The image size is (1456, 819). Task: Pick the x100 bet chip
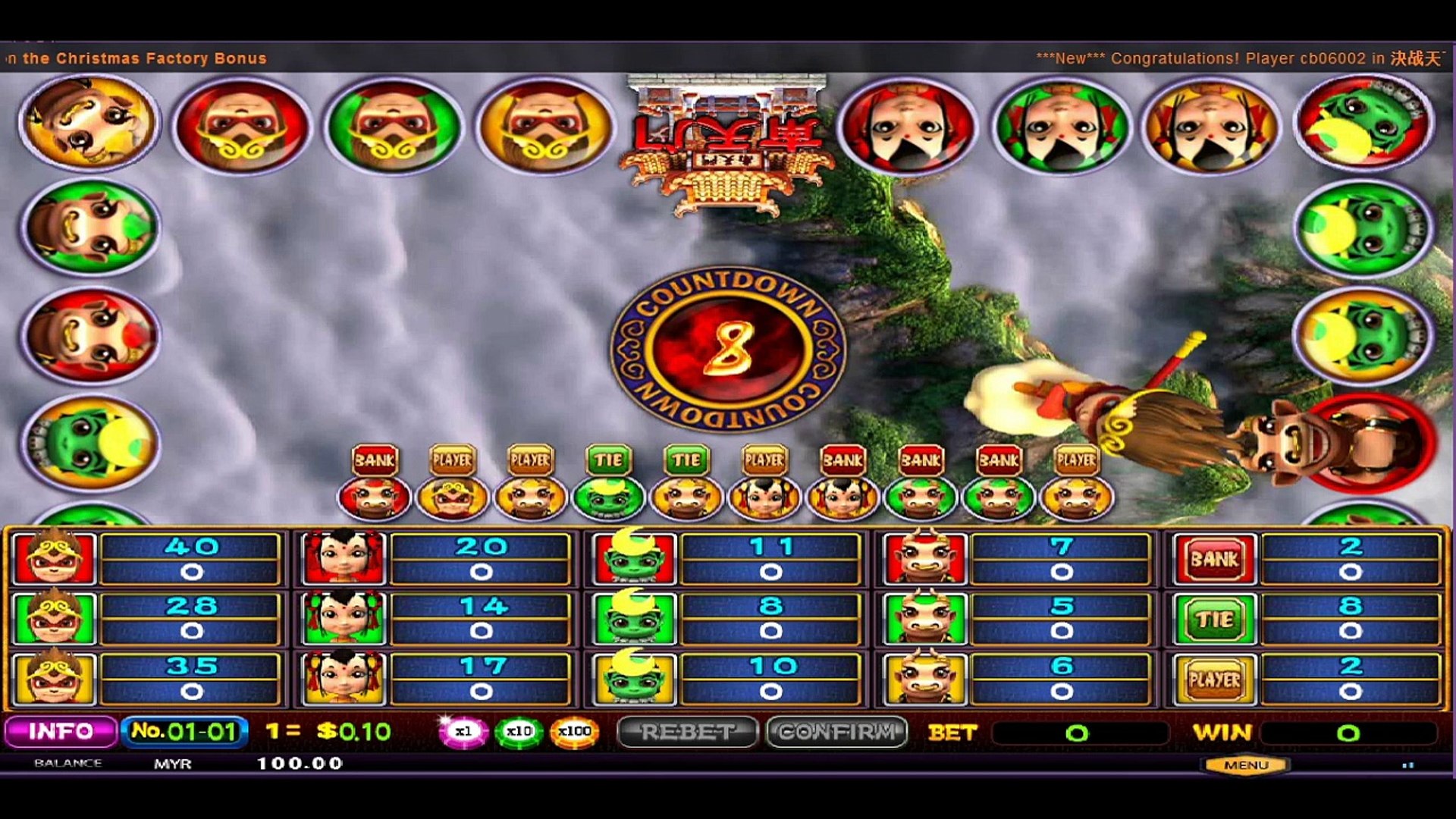tap(574, 732)
